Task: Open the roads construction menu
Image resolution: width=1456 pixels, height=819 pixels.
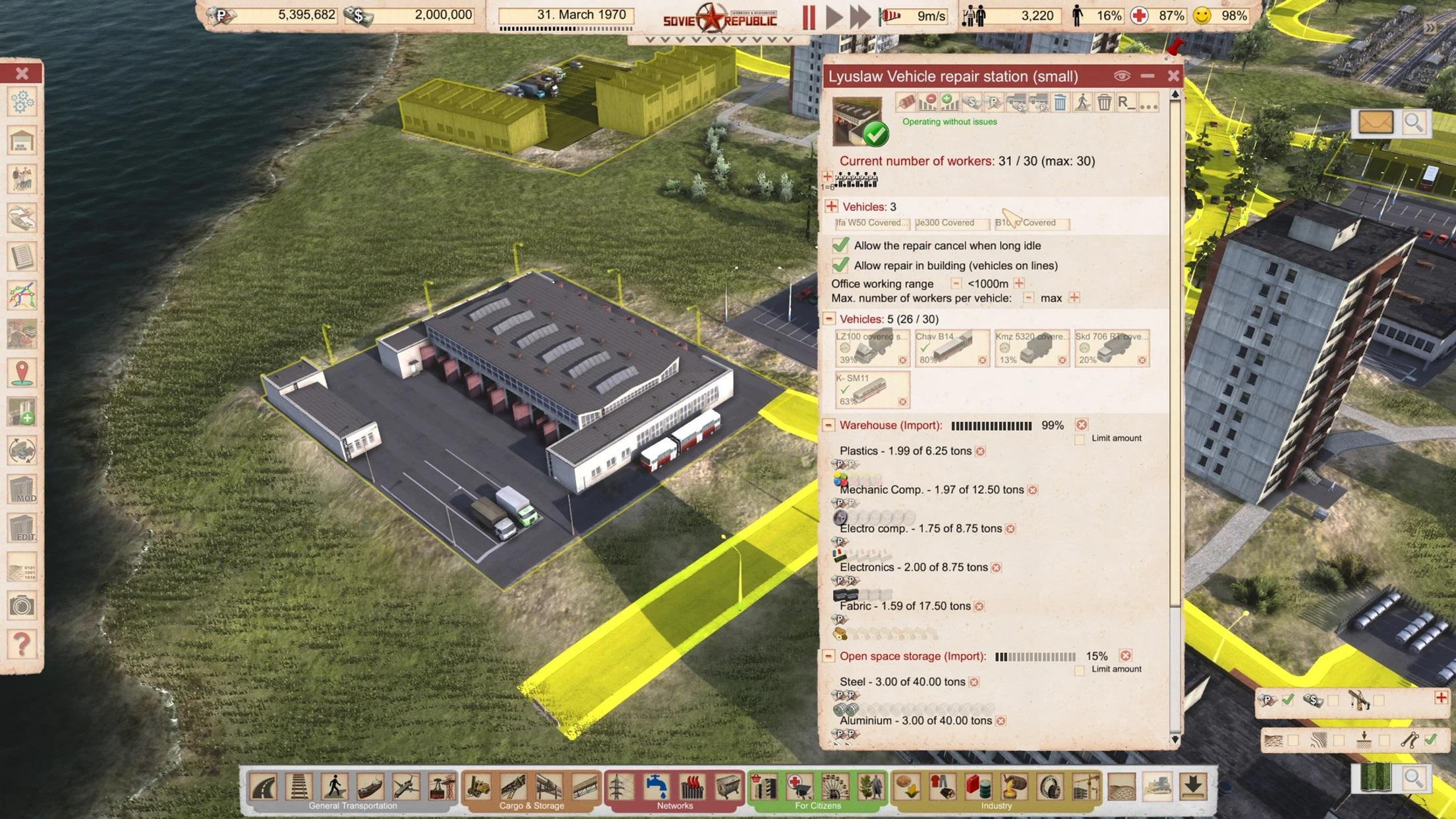Action: [x=264, y=787]
